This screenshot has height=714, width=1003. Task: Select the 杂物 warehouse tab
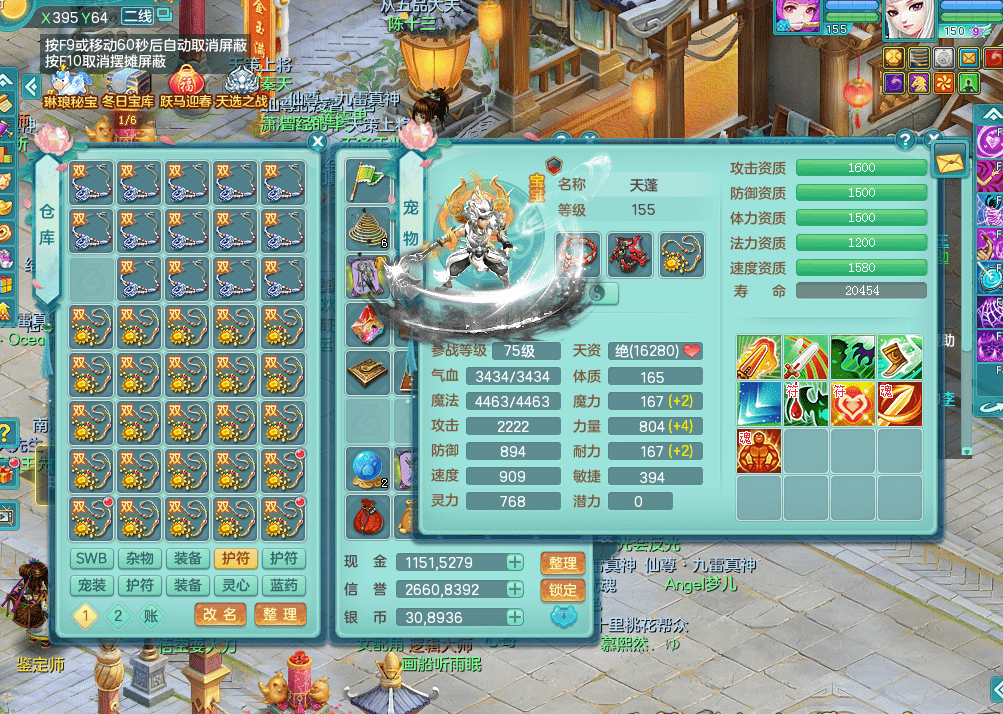coord(138,559)
